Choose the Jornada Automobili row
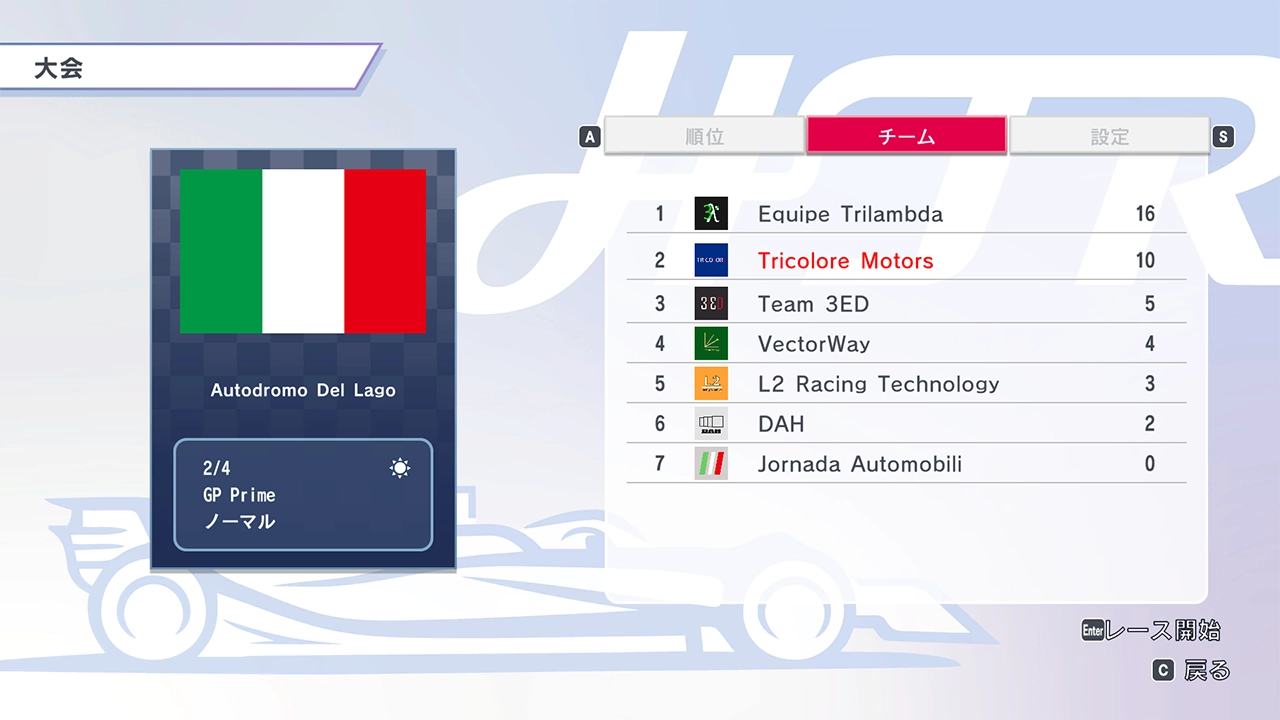The width and height of the screenshot is (1280, 720). click(906, 464)
